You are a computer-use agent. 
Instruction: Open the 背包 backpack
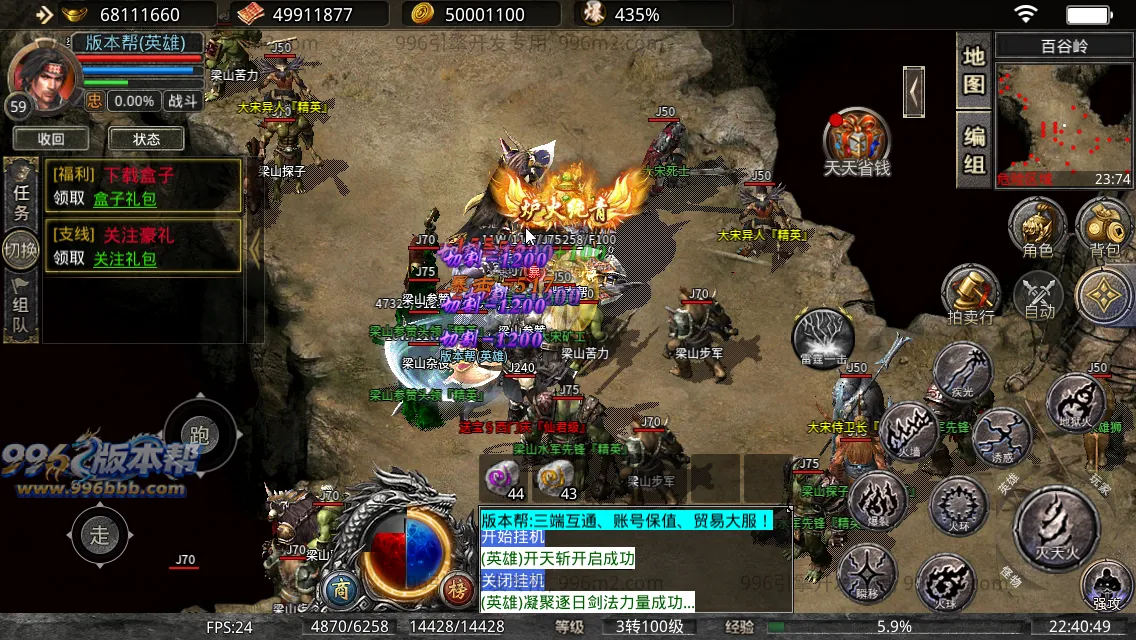(1104, 224)
